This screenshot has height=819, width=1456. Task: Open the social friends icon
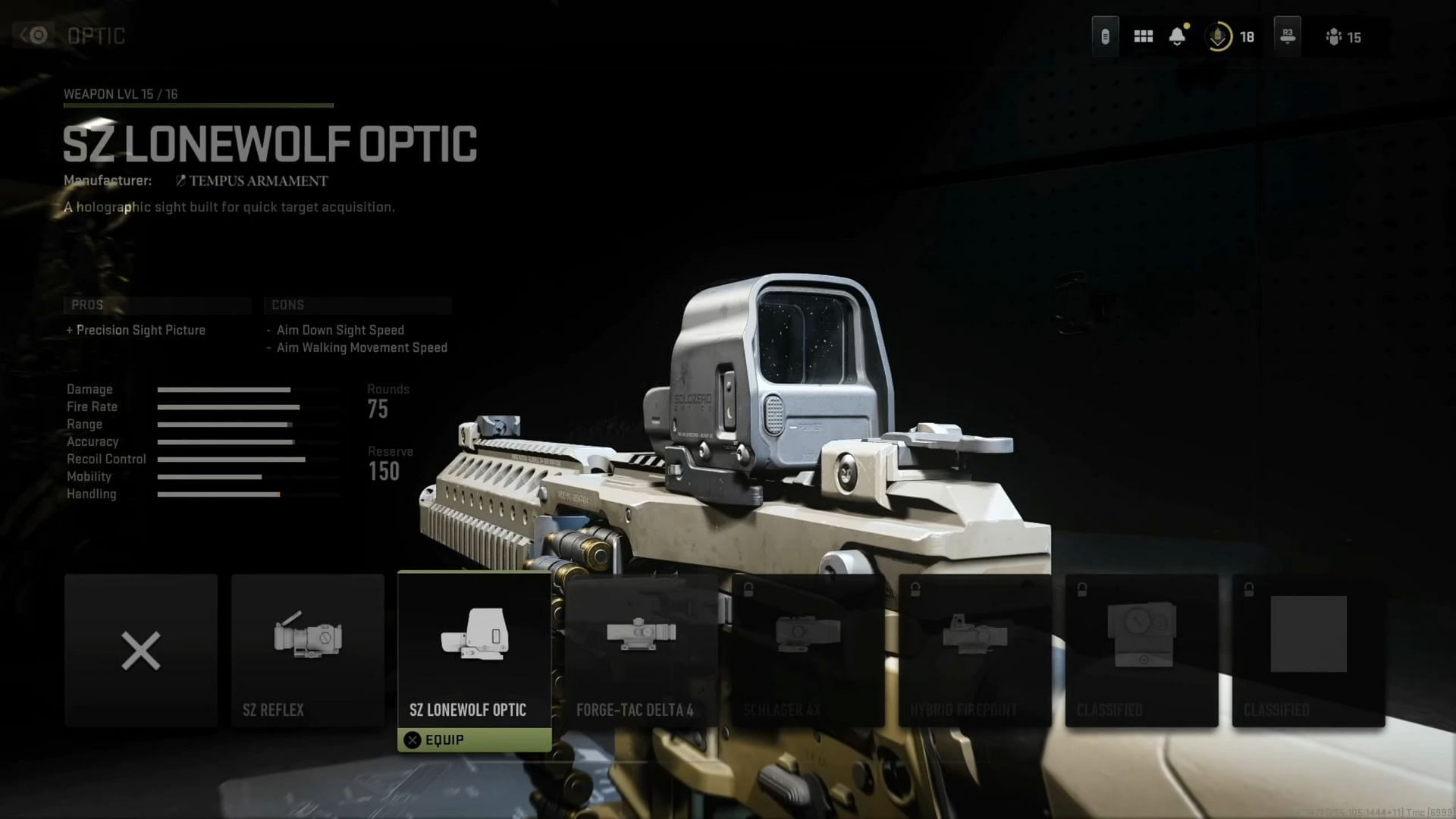pos(1335,36)
